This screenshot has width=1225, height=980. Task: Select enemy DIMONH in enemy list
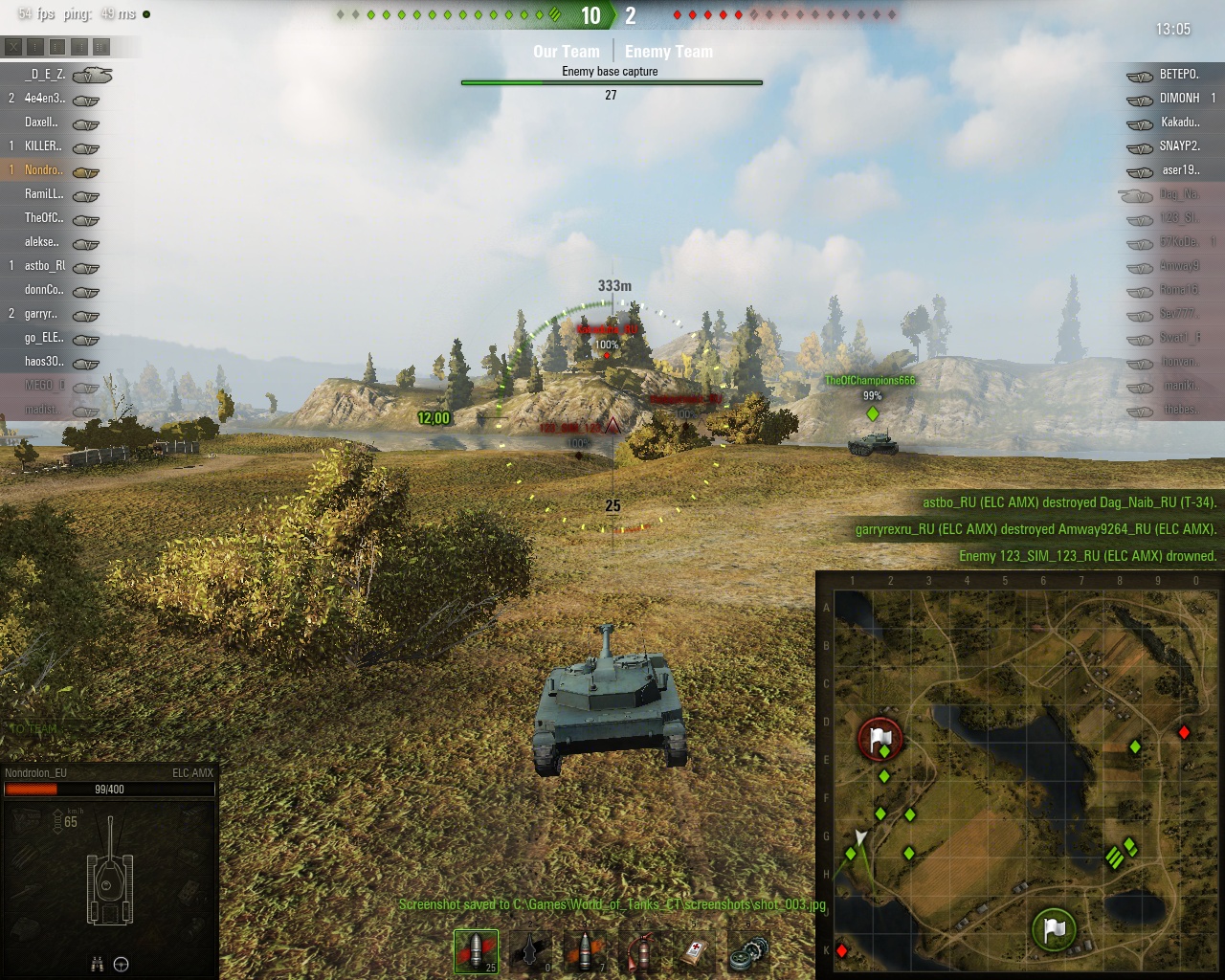coord(1179,99)
